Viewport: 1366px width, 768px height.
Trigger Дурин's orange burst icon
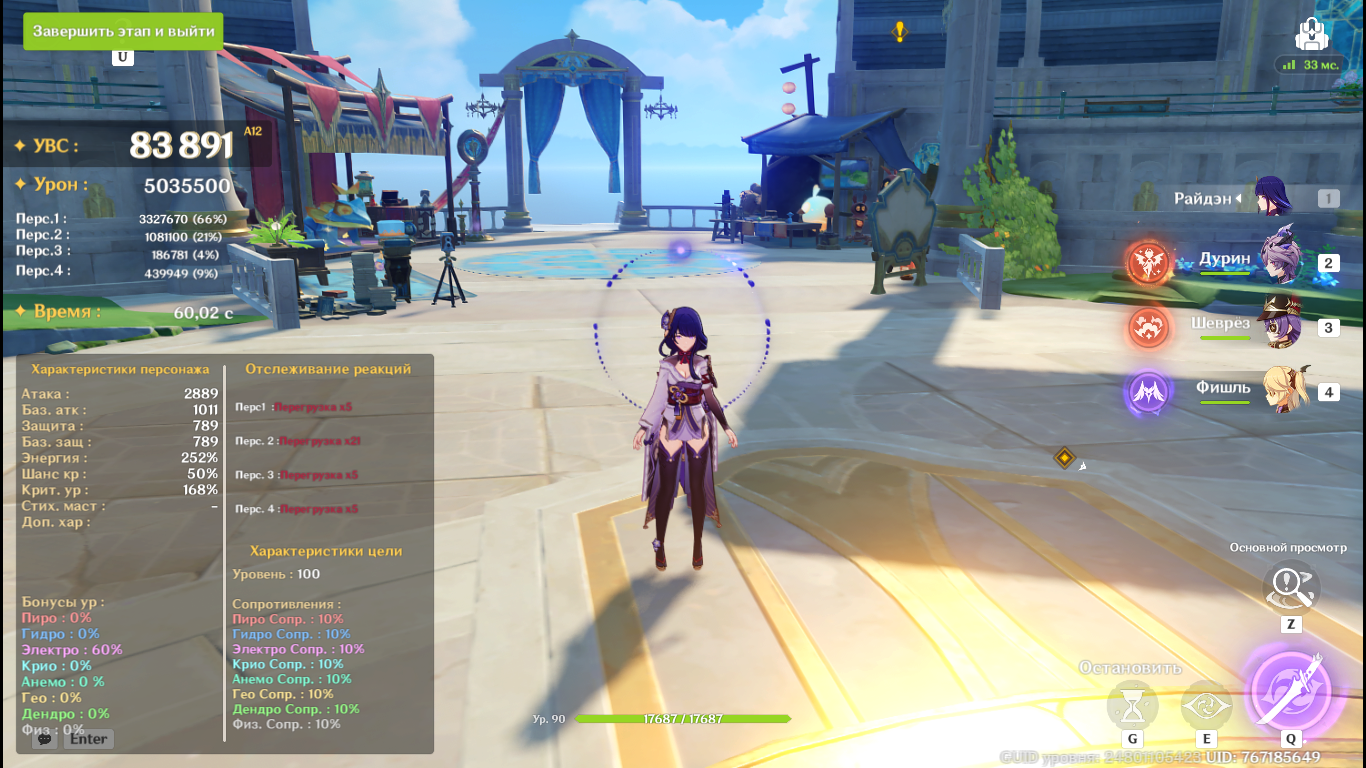(1149, 263)
